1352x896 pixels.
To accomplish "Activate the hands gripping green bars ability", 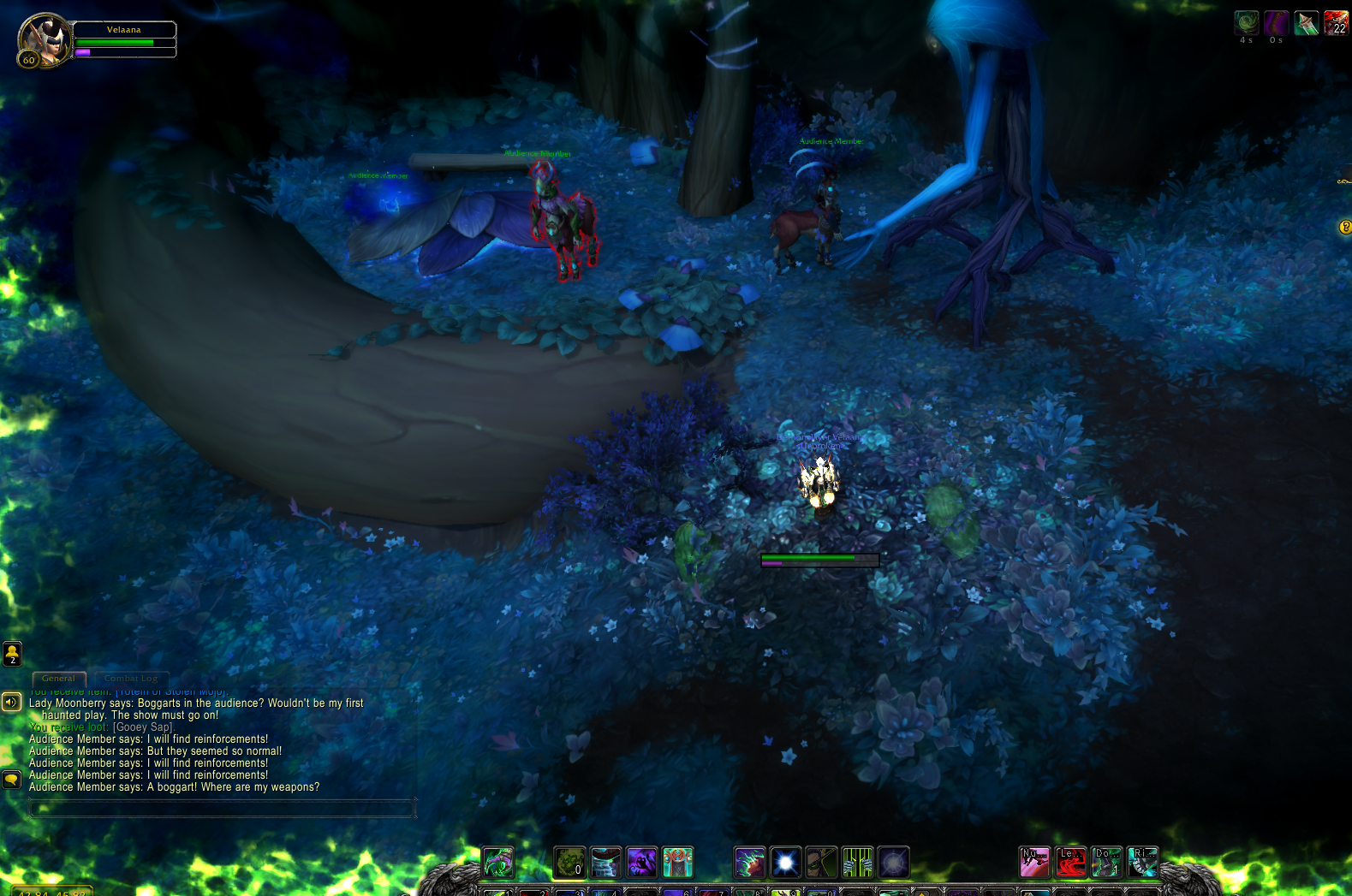I will click(x=857, y=863).
